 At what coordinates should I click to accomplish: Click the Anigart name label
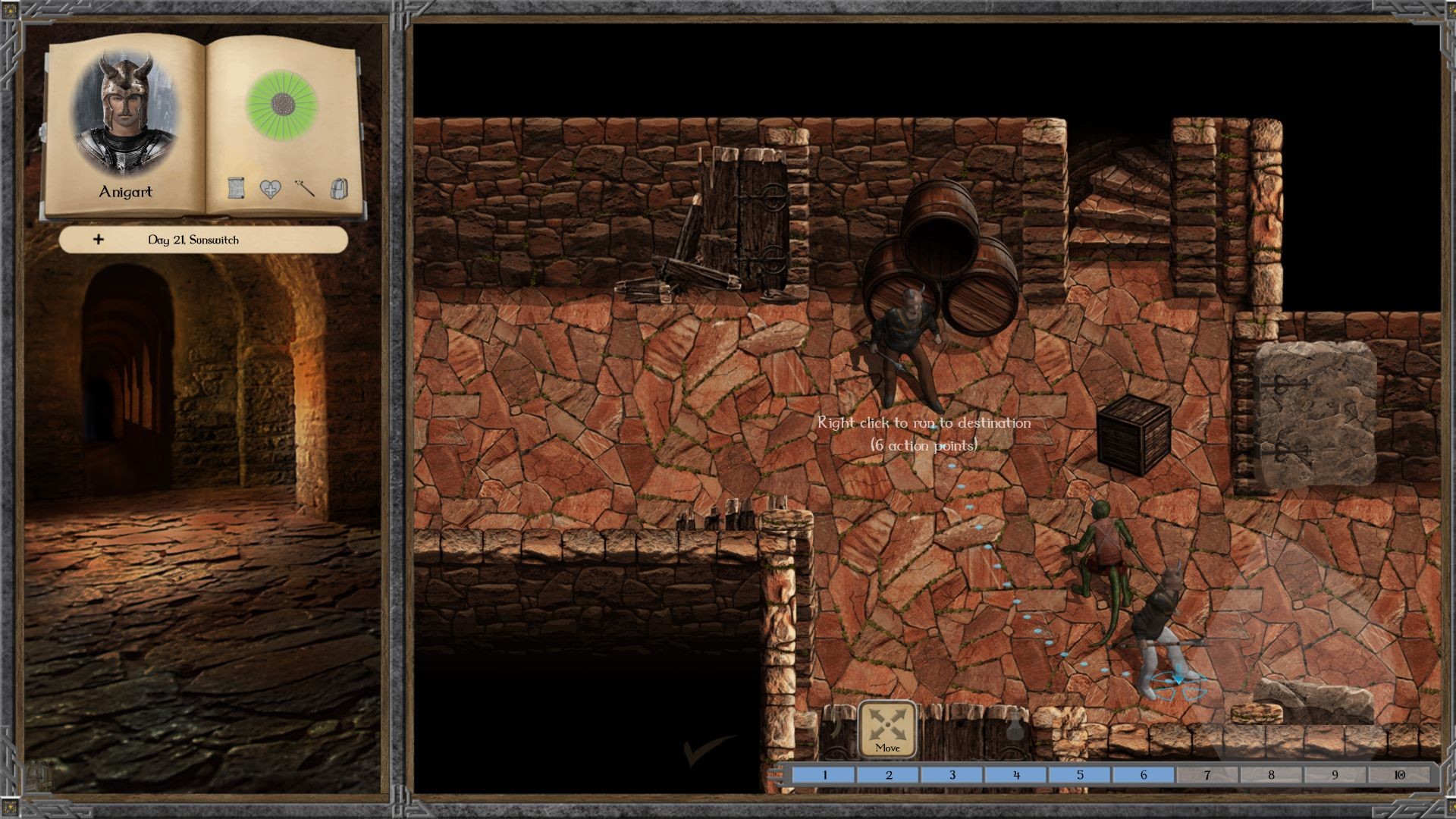pyautogui.click(x=125, y=192)
